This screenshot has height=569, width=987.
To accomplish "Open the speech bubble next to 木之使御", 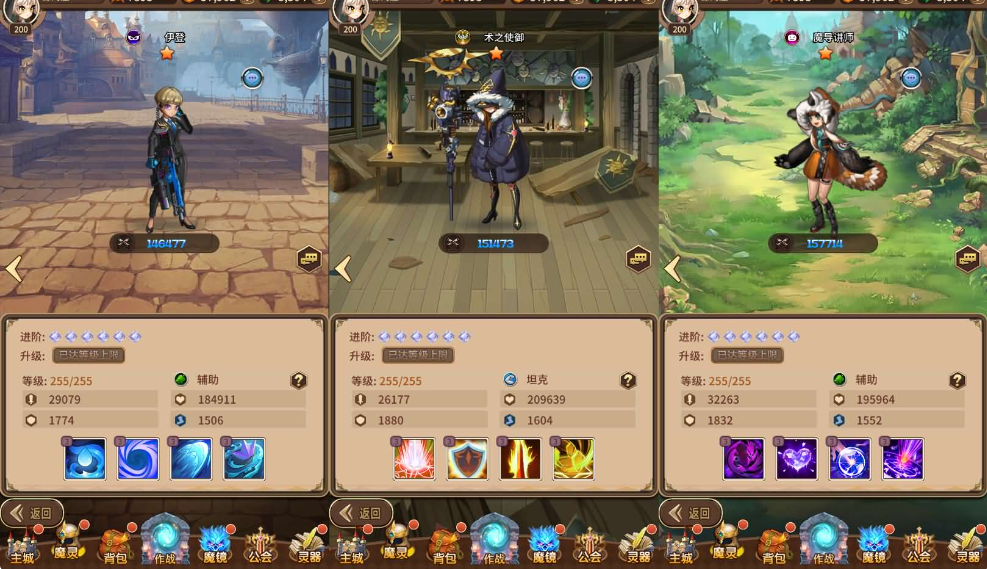I will [582, 78].
